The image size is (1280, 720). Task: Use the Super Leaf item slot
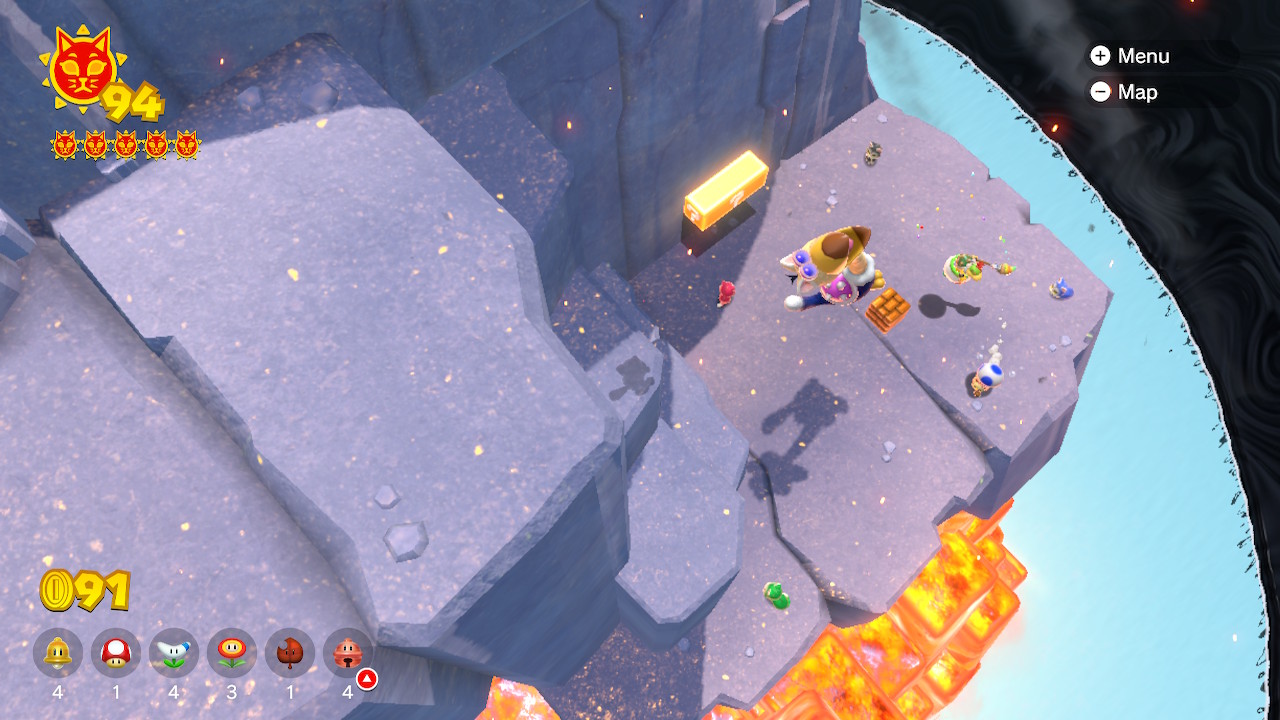[x=290, y=653]
